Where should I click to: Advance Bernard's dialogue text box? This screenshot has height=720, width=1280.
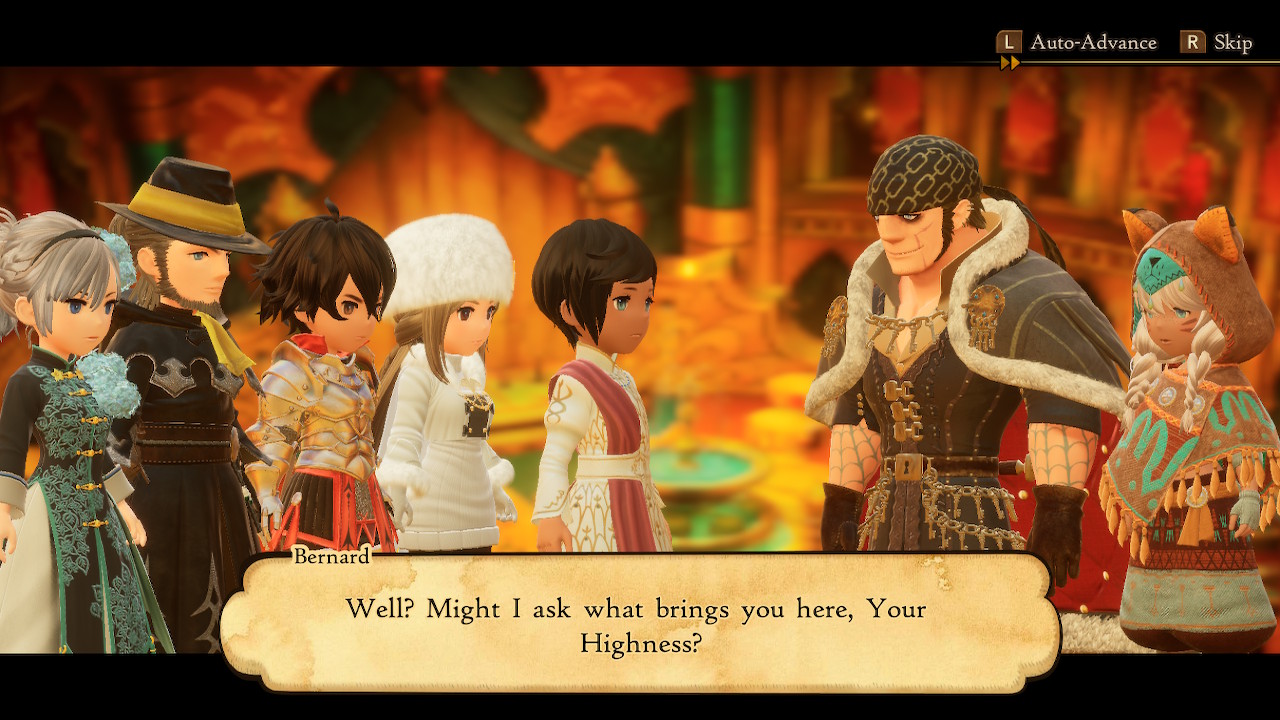pyautogui.click(x=638, y=624)
